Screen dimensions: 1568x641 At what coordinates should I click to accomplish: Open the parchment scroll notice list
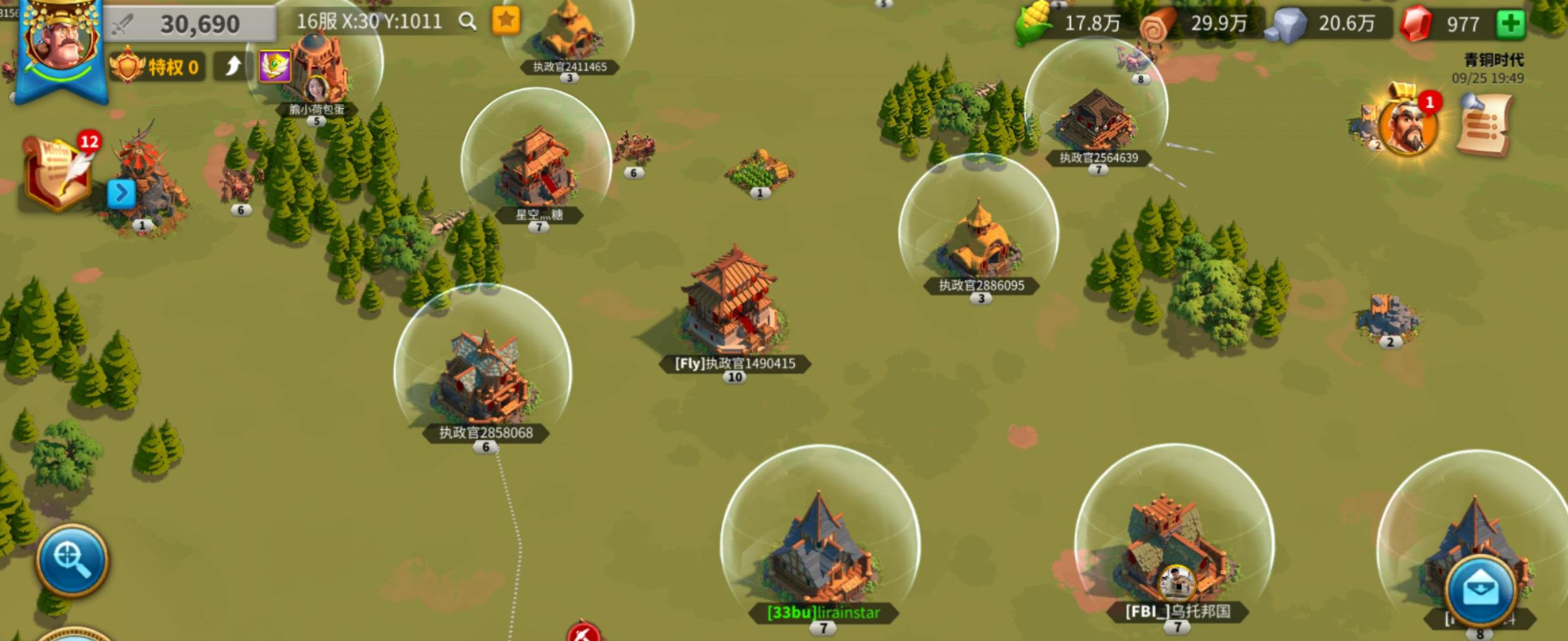[1484, 125]
